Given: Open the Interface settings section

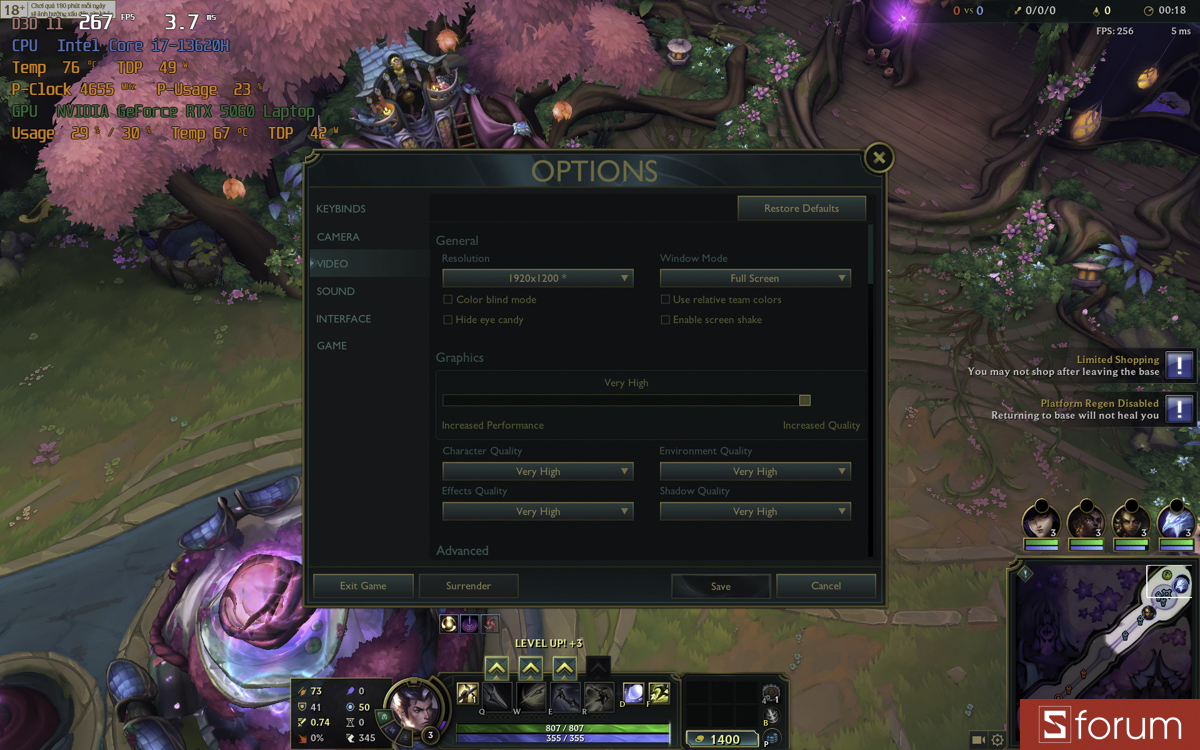Looking at the screenshot, I should [x=344, y=319].
